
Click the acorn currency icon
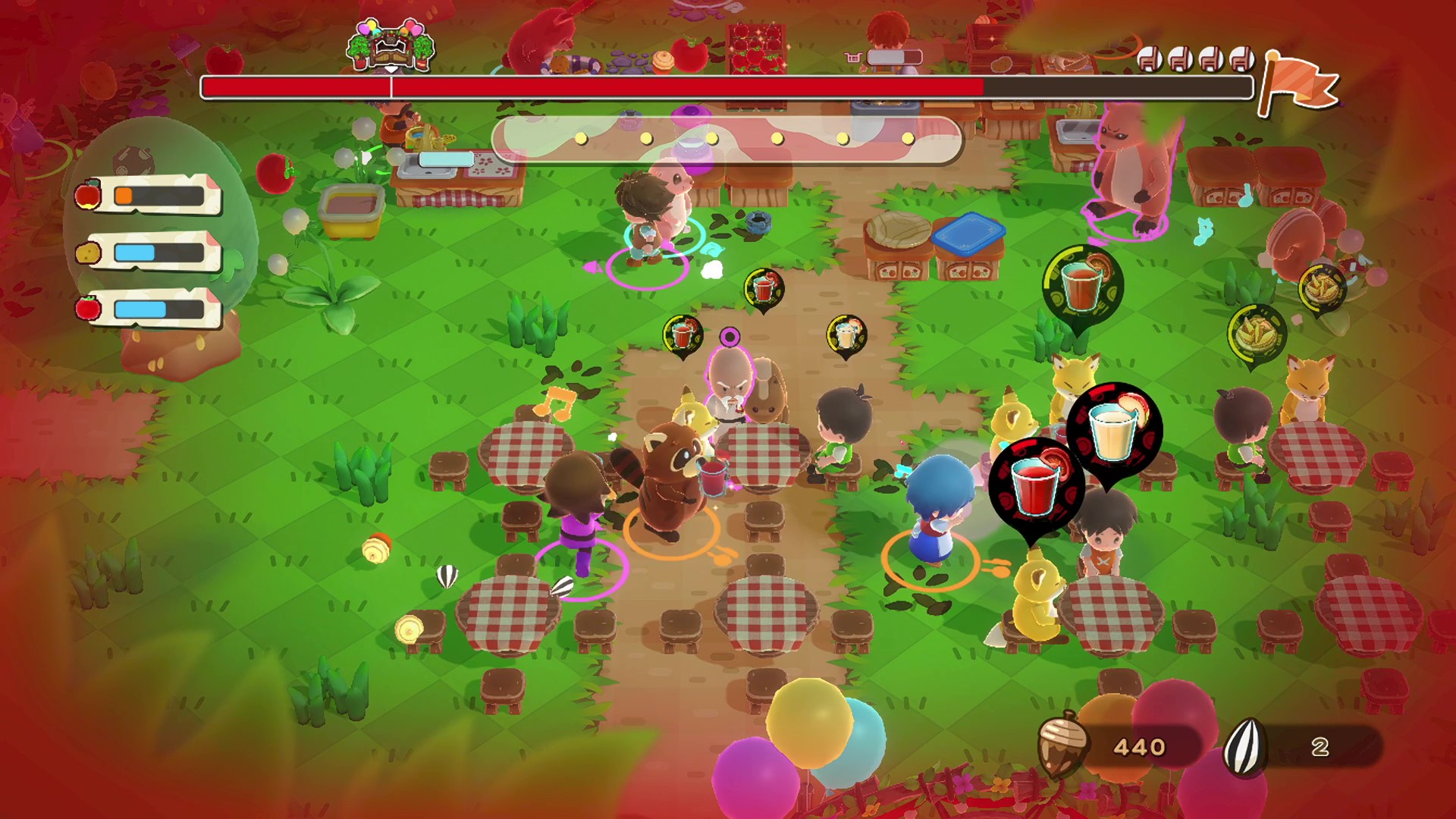[1063, 743]
